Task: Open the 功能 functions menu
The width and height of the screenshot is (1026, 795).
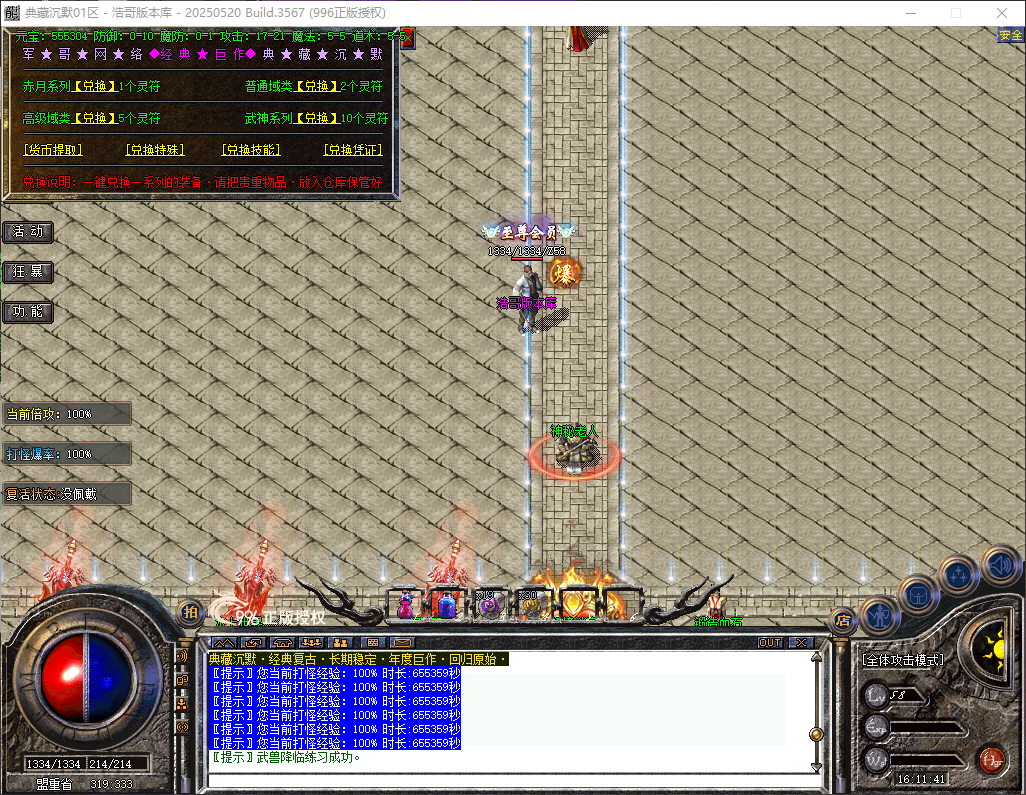Action: pyautogui.click(x=28, y=312)
